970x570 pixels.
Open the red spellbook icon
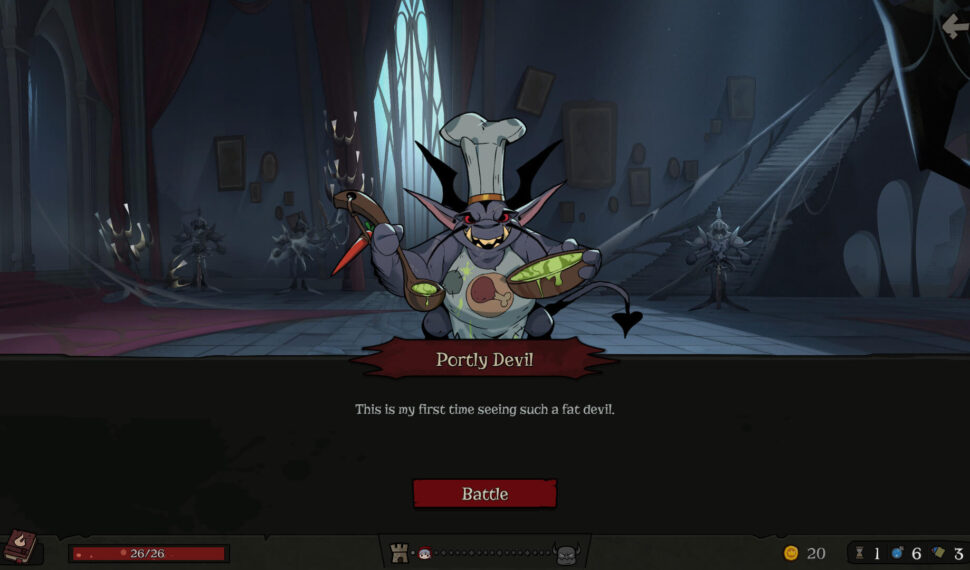click(x=20, y=549)
